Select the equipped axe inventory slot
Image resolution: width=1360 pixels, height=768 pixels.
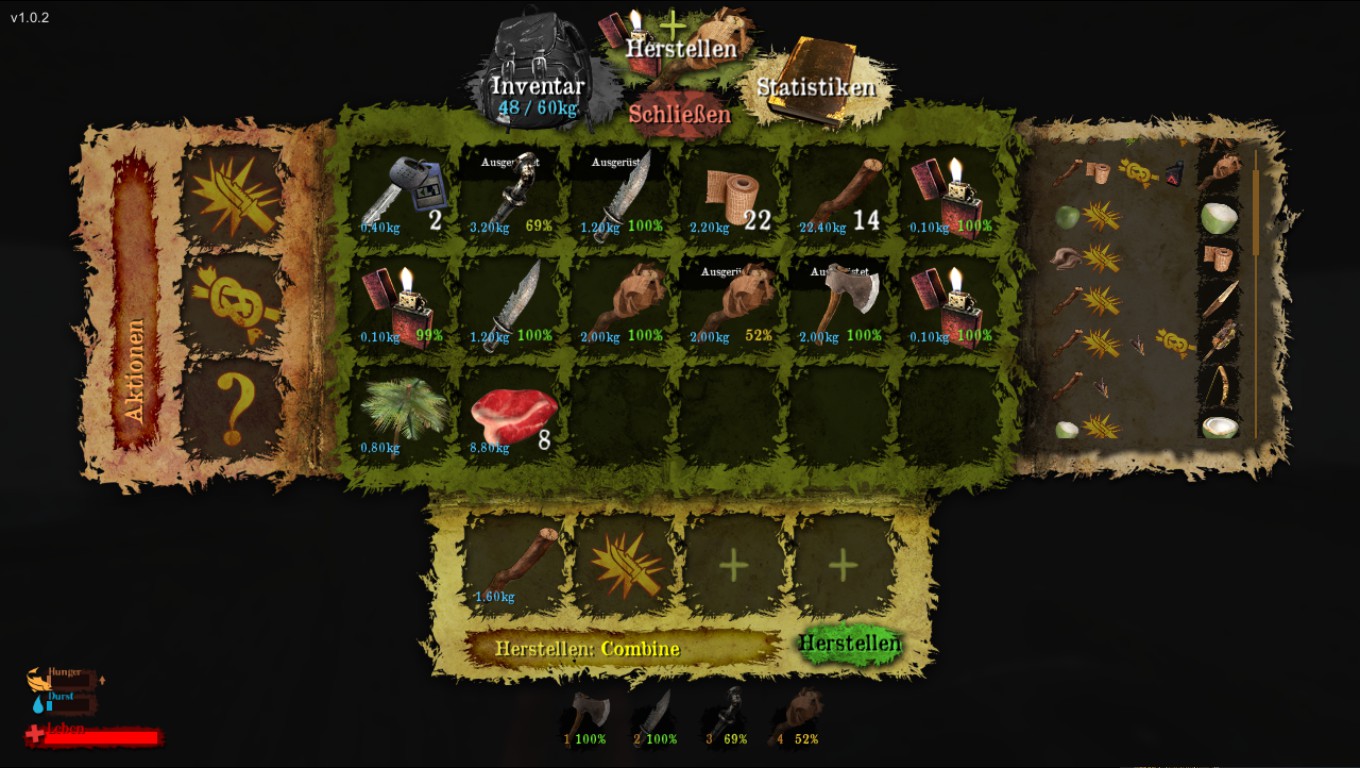coord(840,304)
